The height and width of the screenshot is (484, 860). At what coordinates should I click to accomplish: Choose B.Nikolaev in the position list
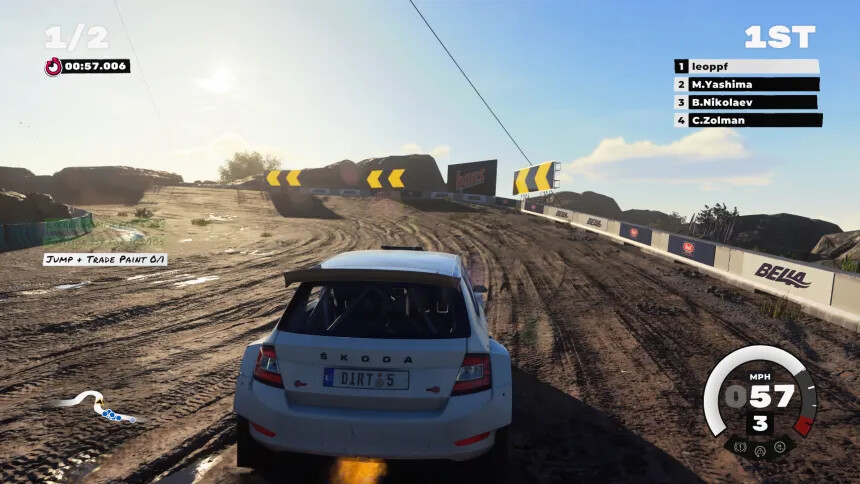pyautogui.click(x=746, y=102)
